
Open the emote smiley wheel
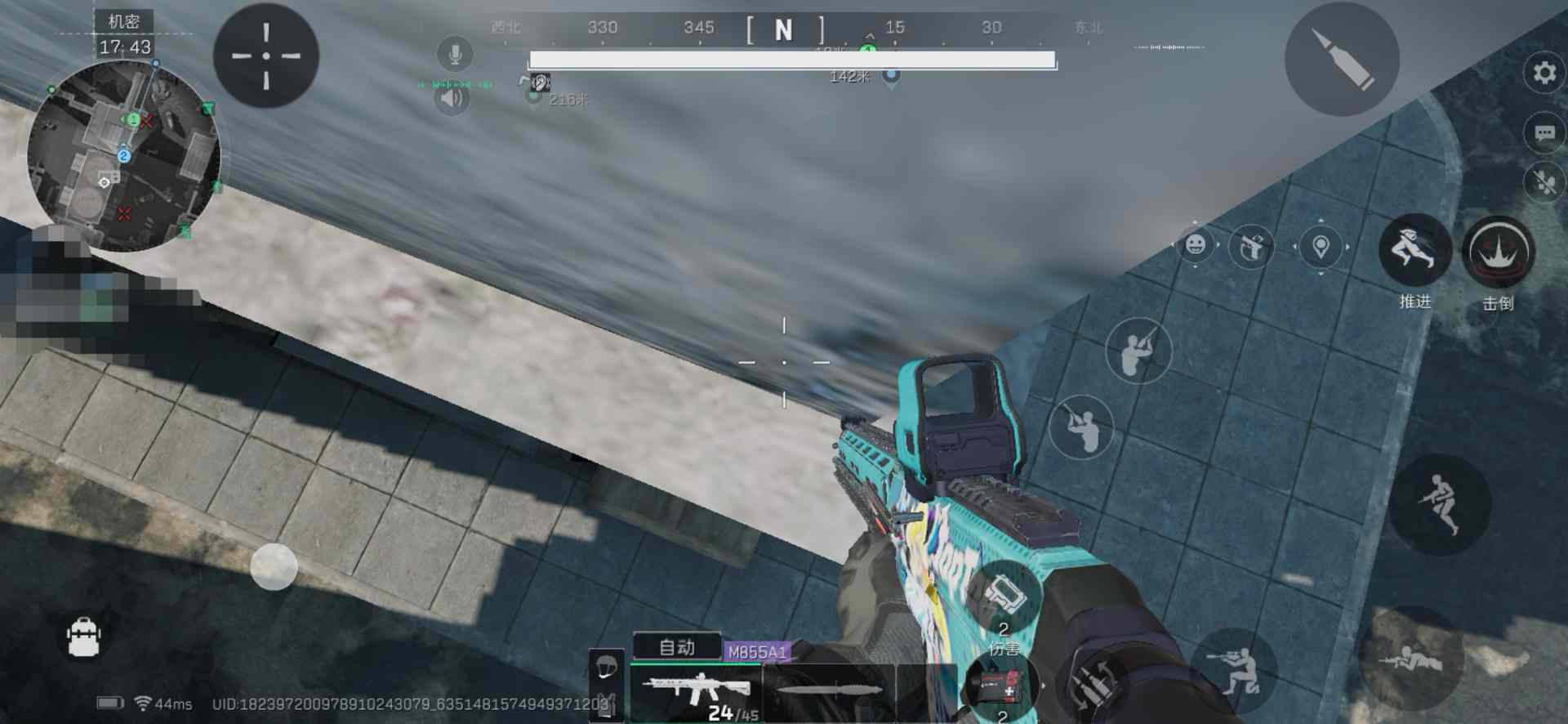pos(1196,245)
